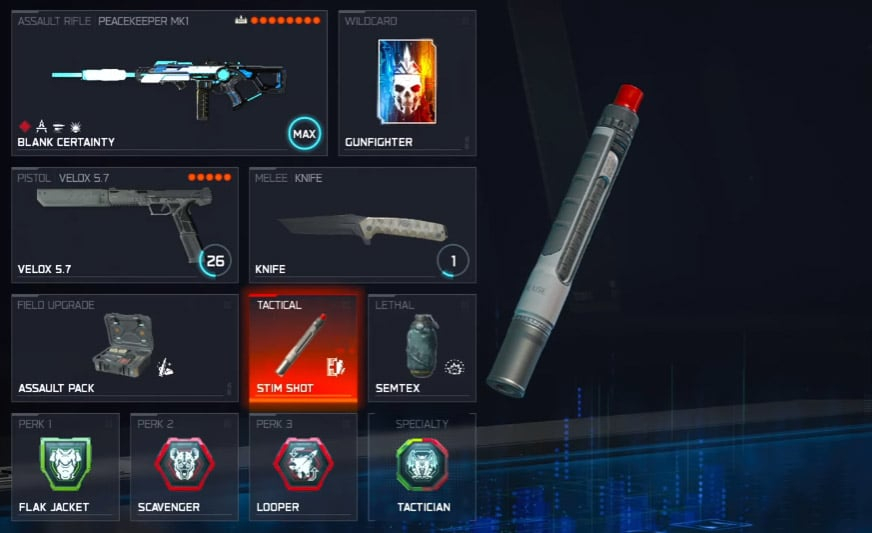The image size is (872, 533).
Task: Choose the Velox 5.7 pistol slot
Action: coord(125,225)
